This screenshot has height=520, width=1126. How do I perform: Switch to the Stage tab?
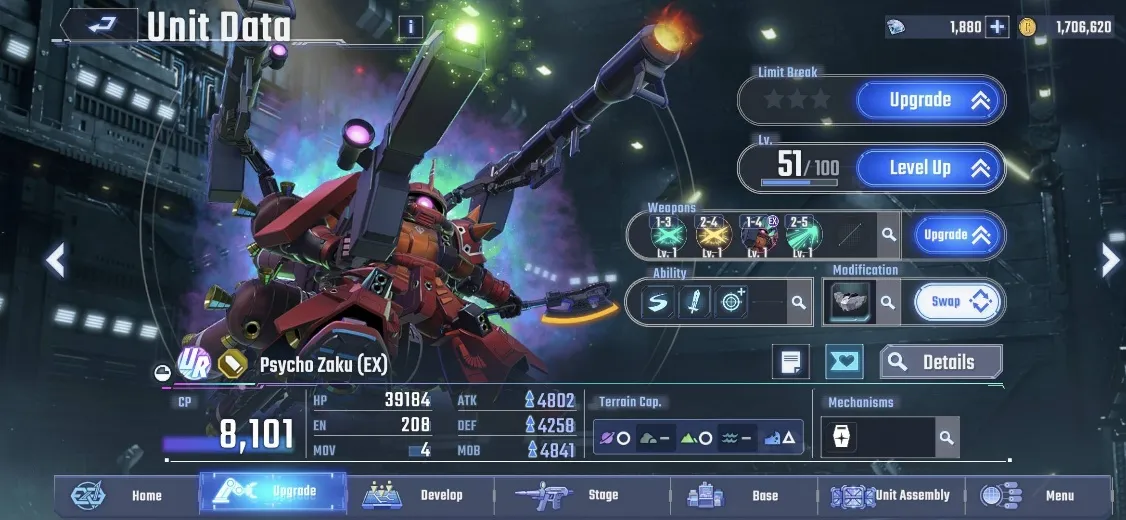click(x=567, y=495)
